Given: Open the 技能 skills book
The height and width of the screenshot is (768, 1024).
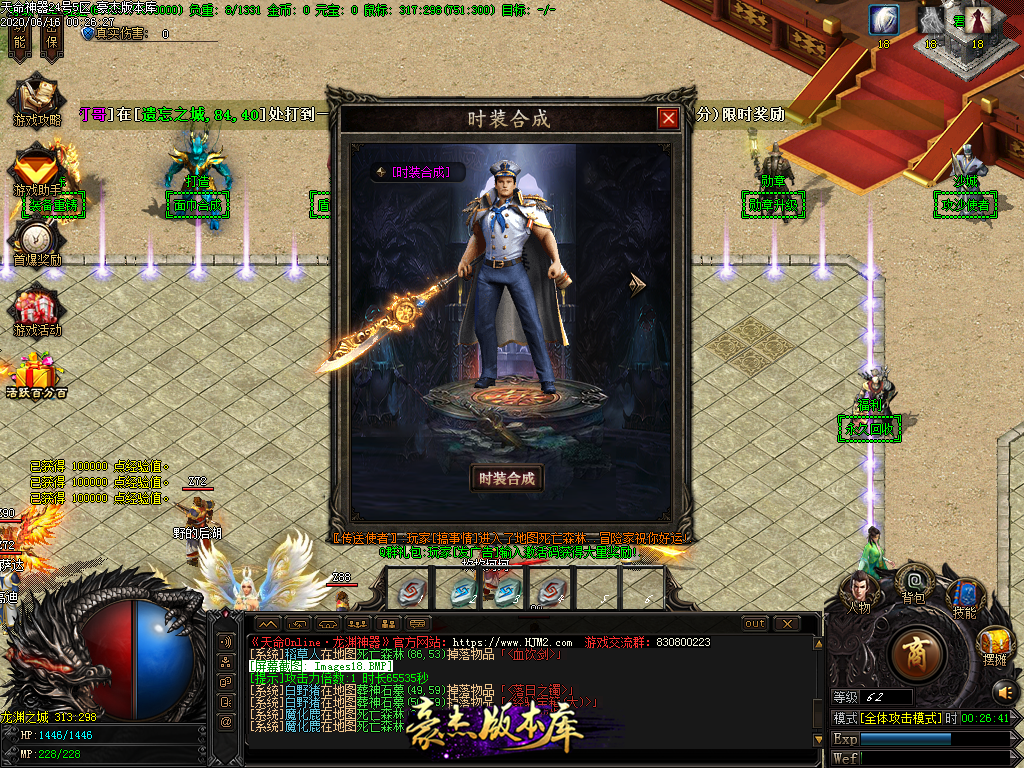Looking at the screenshot, I should 965,597.
